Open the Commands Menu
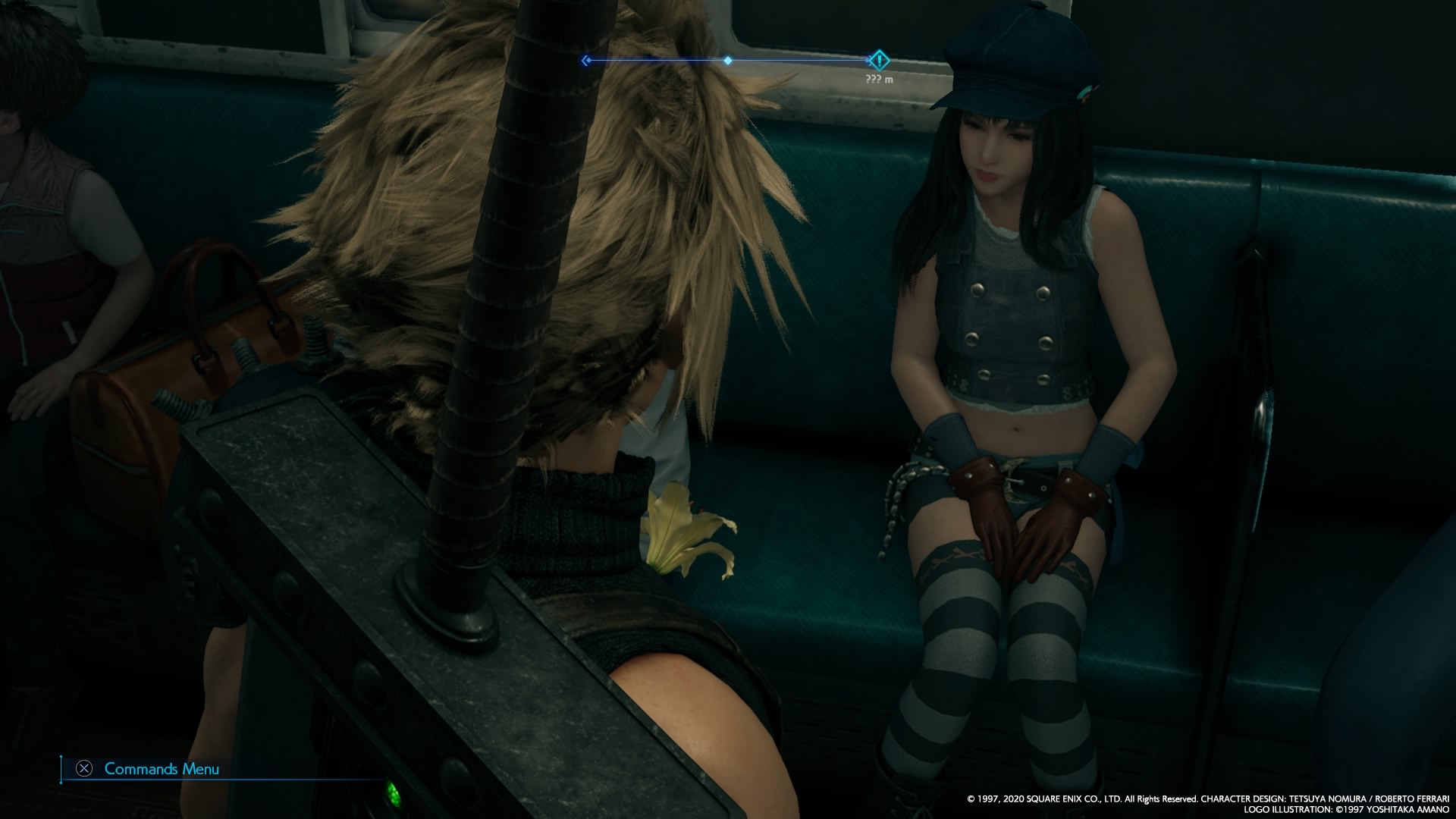Viewport: 1456px width, 819px height. click(149, 769)
